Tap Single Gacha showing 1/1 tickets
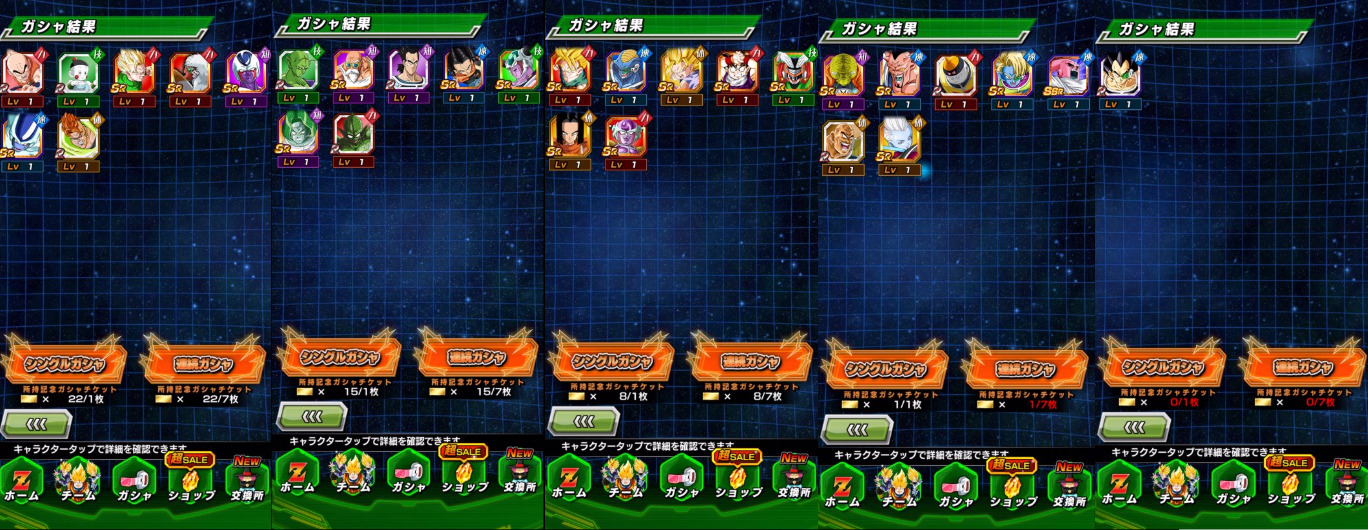1368x530 pixels. (x=885, y=369)
